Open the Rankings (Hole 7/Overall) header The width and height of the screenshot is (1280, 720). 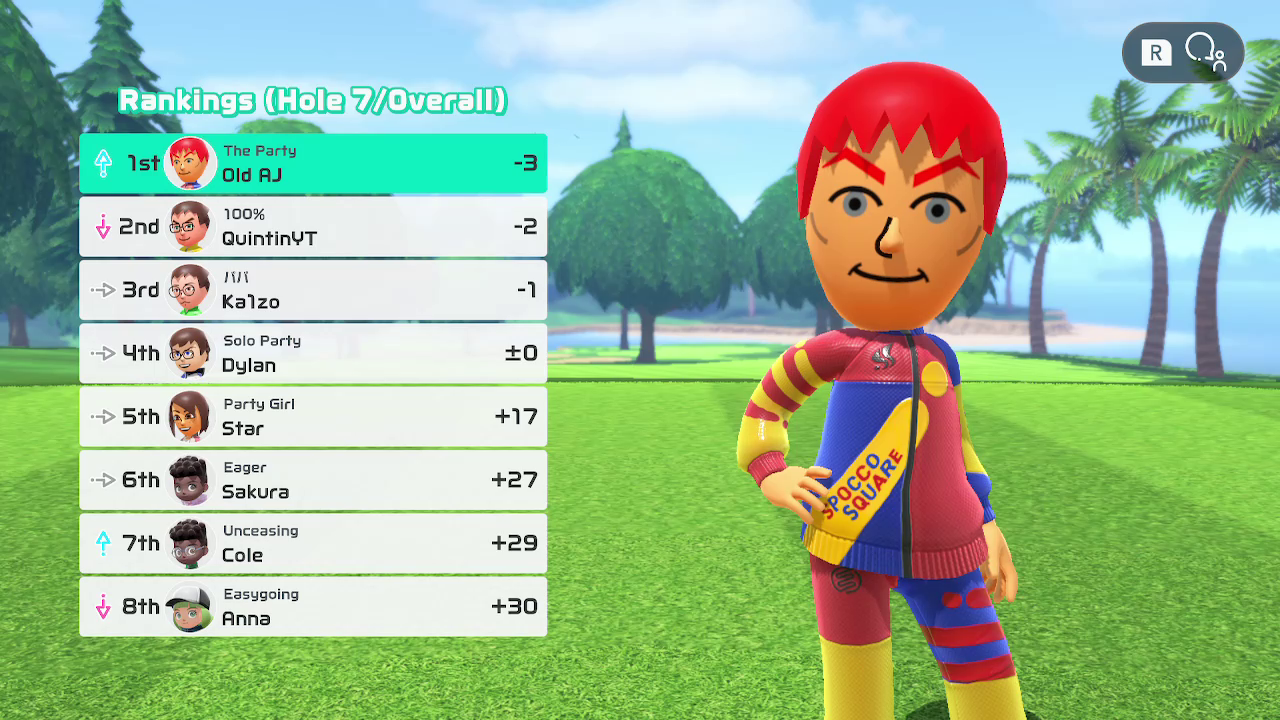click(311, 101)
